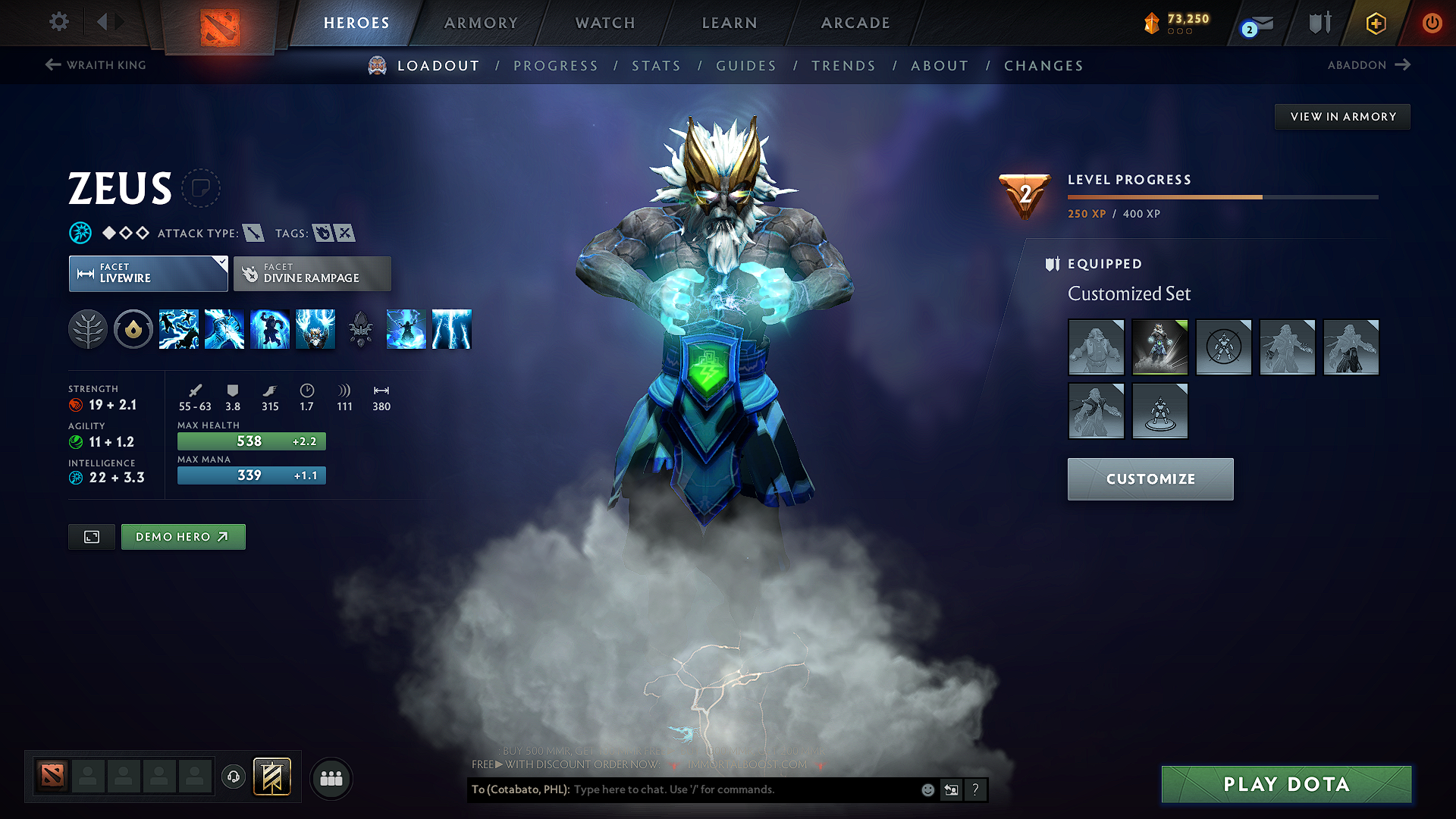Select the innate ability icon next to talents

coord(133,329)
